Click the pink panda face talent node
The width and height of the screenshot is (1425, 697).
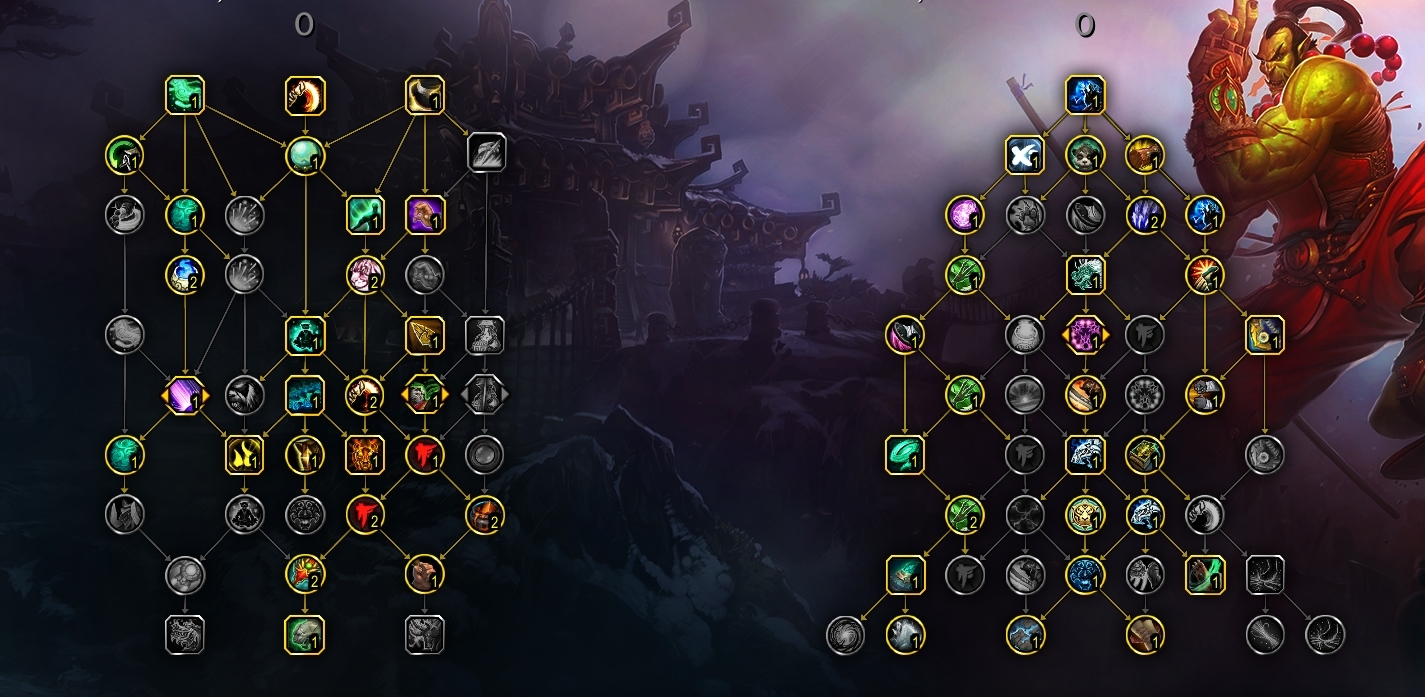(x=365, y=274)
